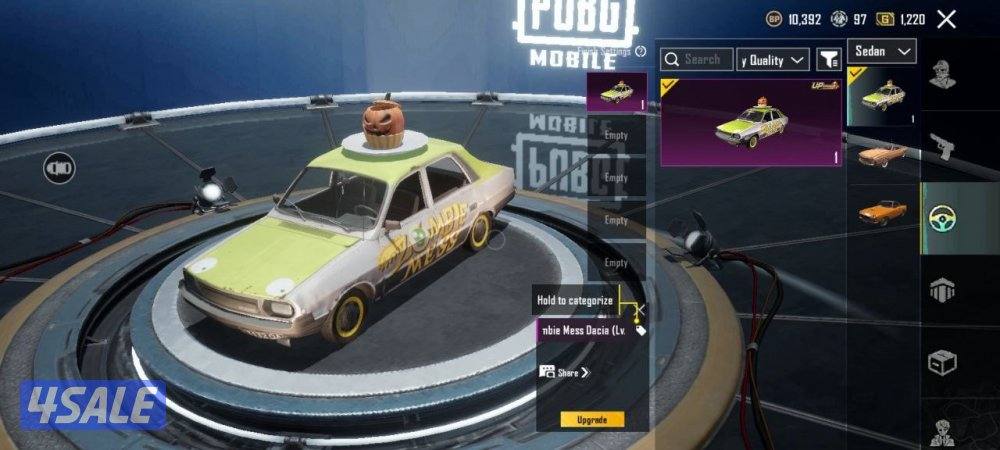This screenshot has height=450, width=1000.
Task: Upgrade the Zombie Mess Dacia
Action: pyautogui.click(x=592, y=419)
